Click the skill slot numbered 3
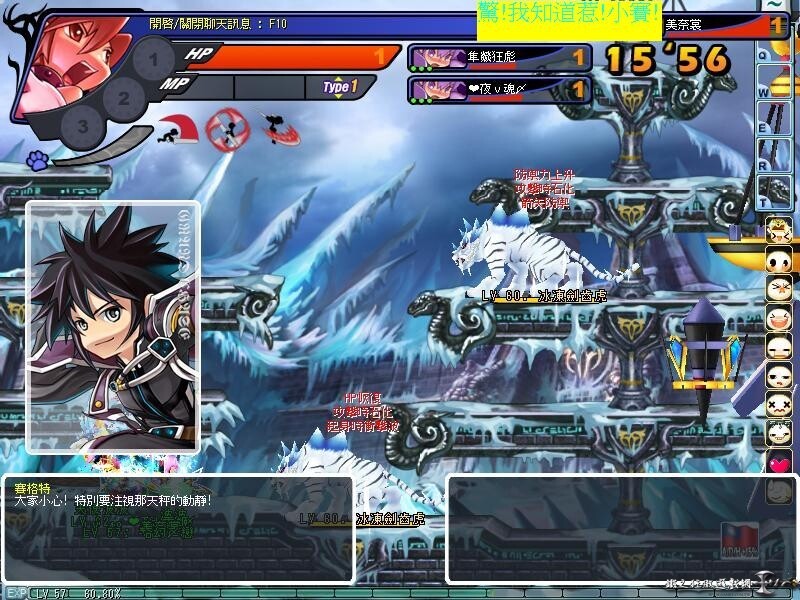Viewport: 800px width, 600px height. pos(83,126)
